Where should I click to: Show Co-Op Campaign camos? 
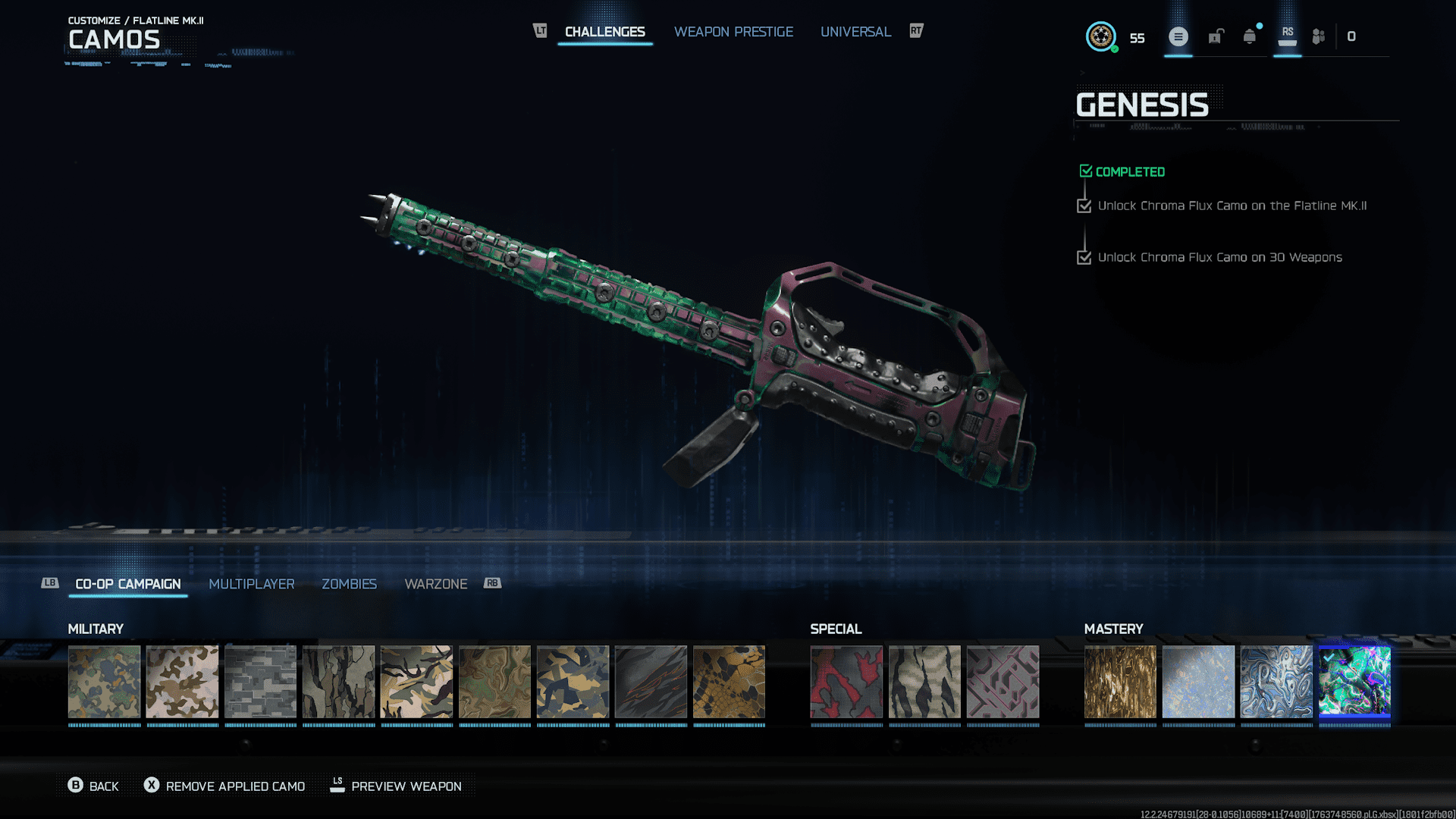click(128, 584)
